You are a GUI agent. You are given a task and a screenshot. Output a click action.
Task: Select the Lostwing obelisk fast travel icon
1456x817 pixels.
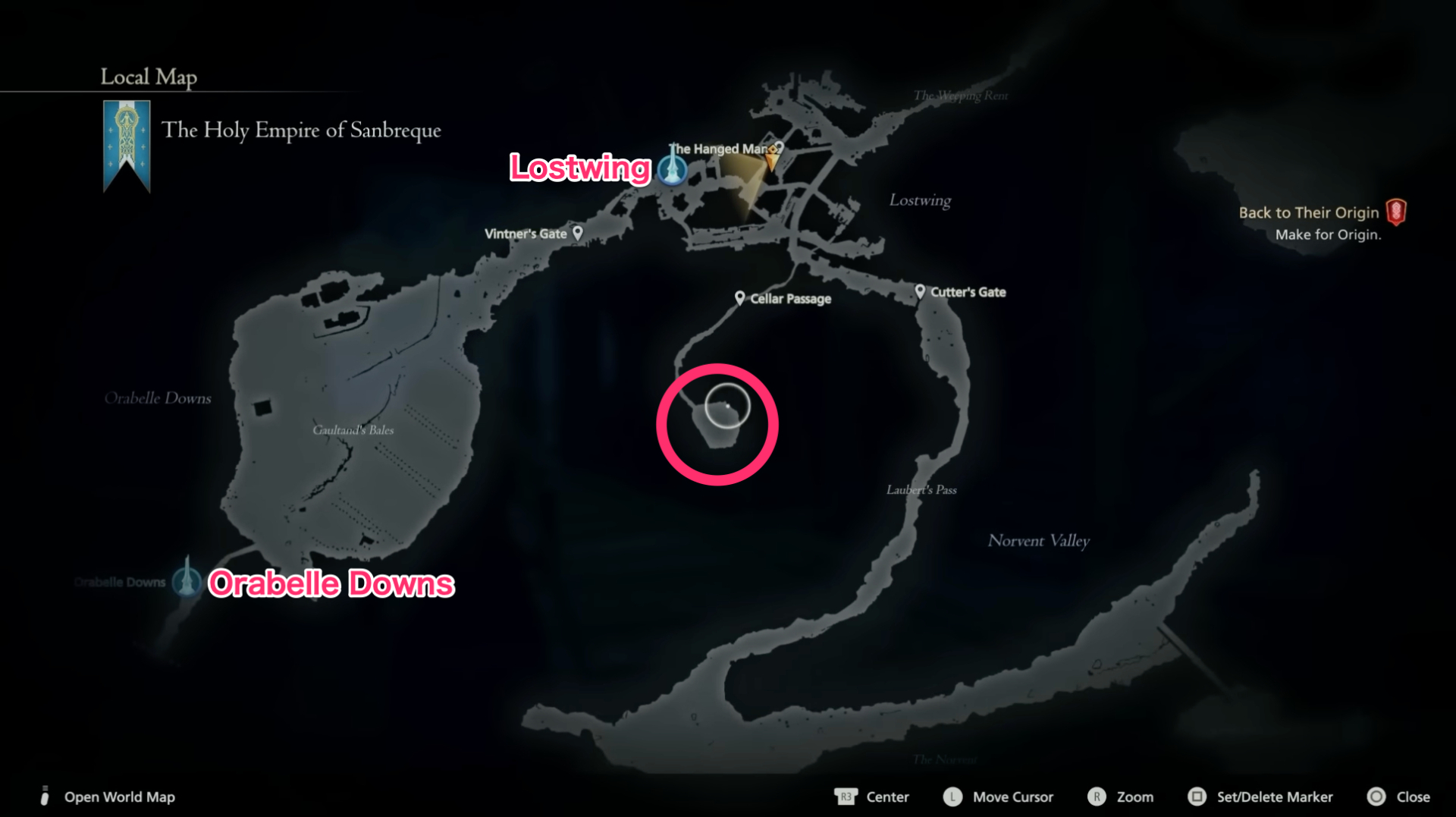click(672, 169)
